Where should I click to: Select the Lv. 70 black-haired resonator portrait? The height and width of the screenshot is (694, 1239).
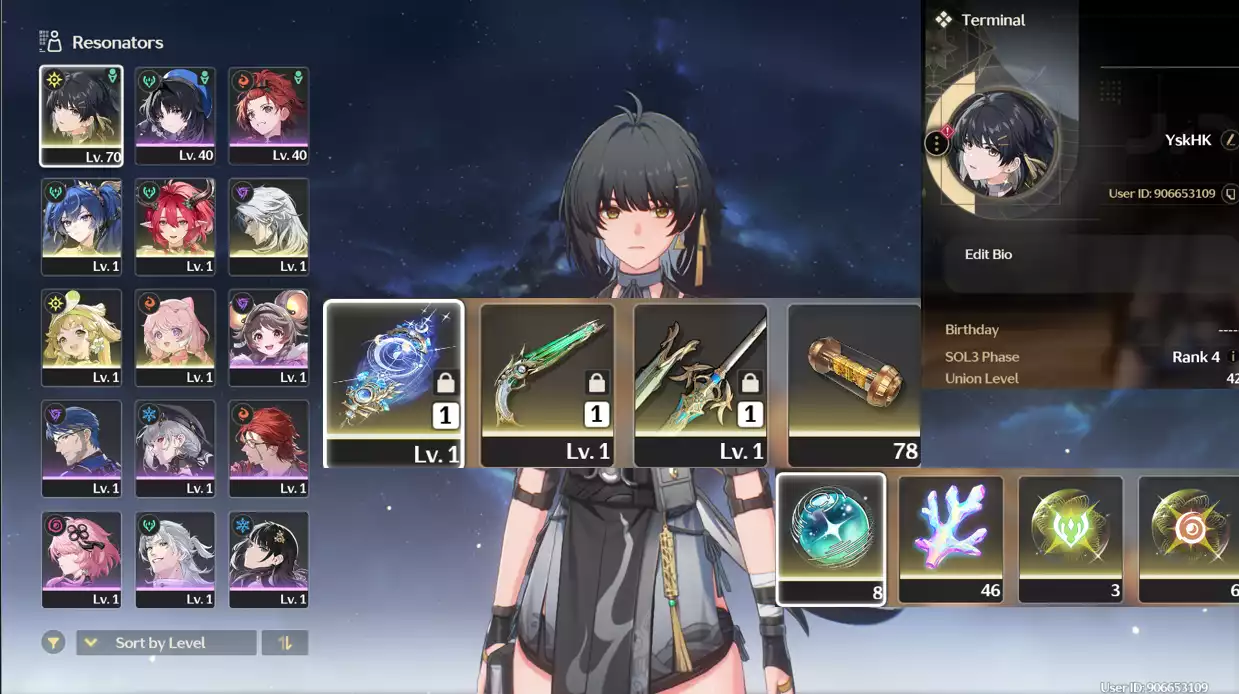[81, 116]
